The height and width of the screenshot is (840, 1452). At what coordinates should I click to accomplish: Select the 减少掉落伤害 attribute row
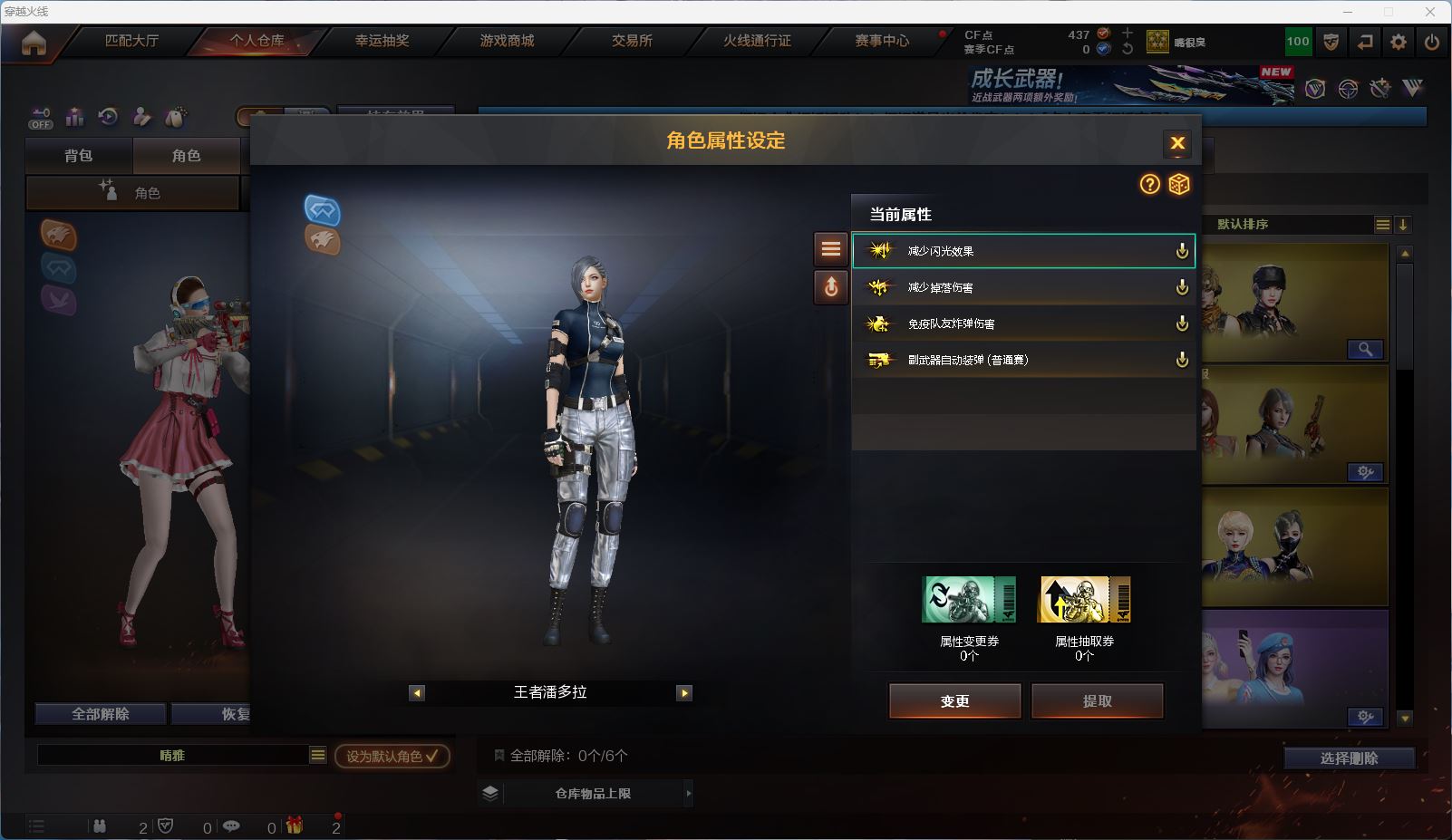(x=1022, y=287)
